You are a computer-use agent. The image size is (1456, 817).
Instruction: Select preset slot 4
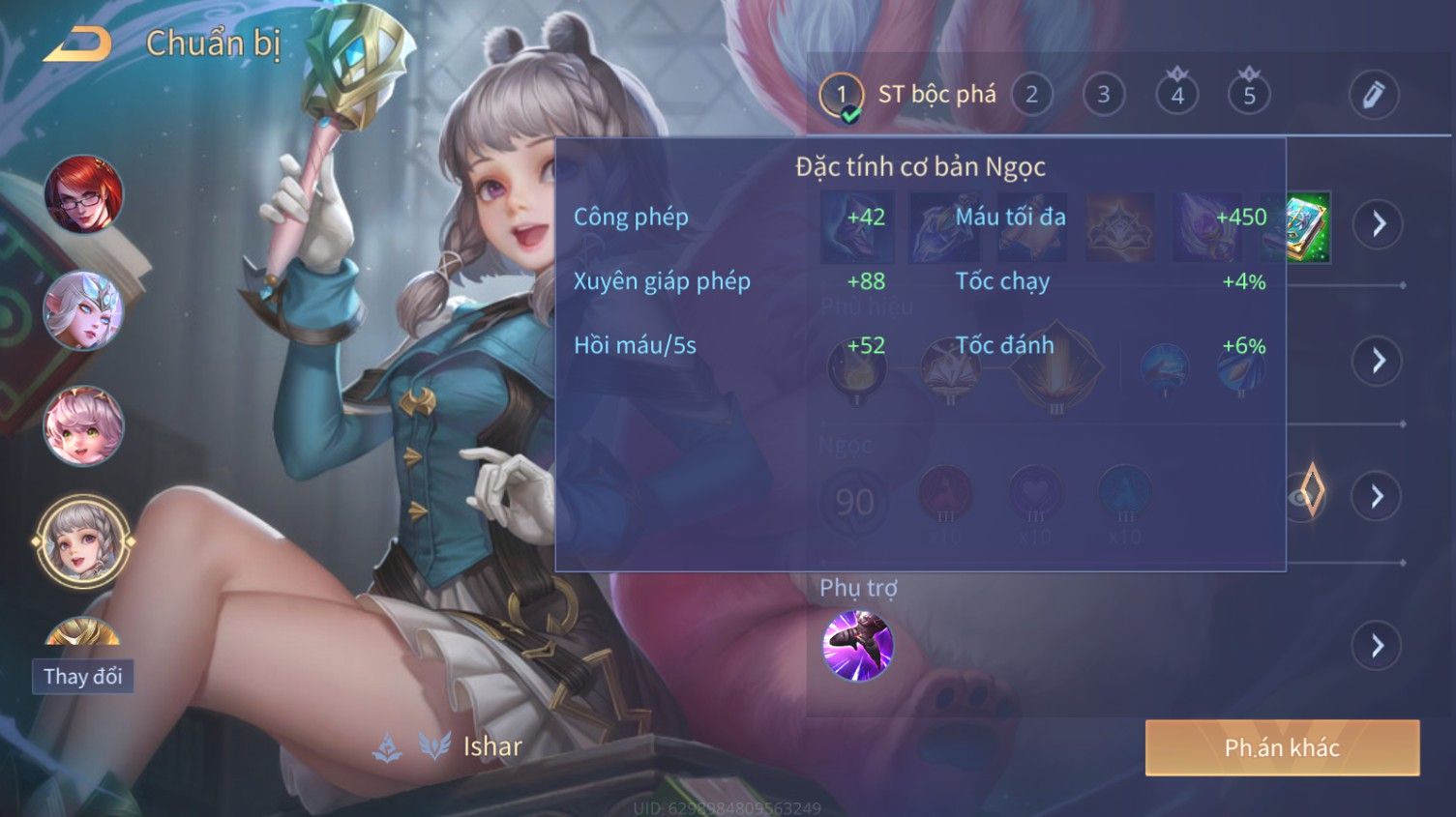point(1176,95)
